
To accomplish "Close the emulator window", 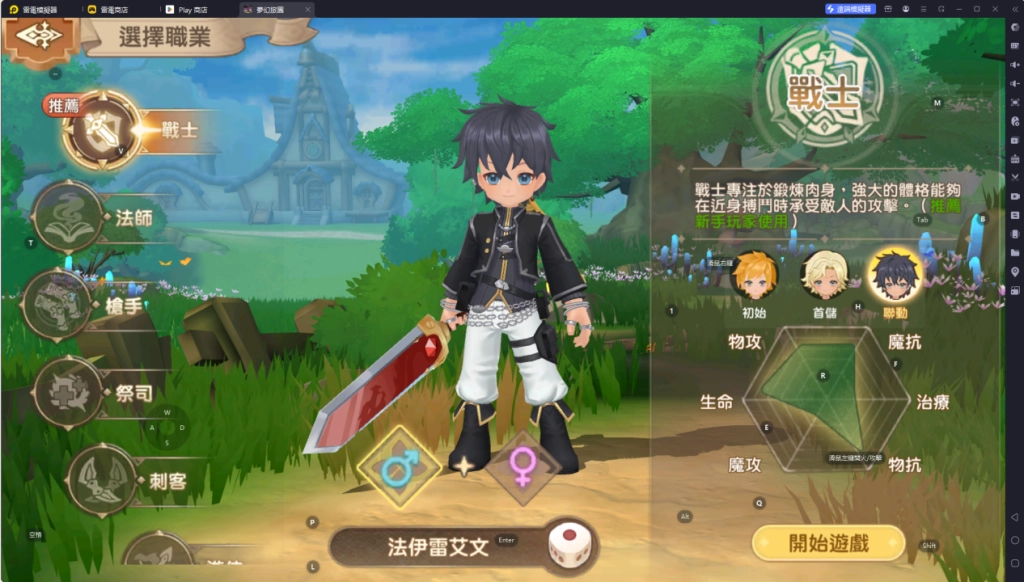I will coord(996,9).
